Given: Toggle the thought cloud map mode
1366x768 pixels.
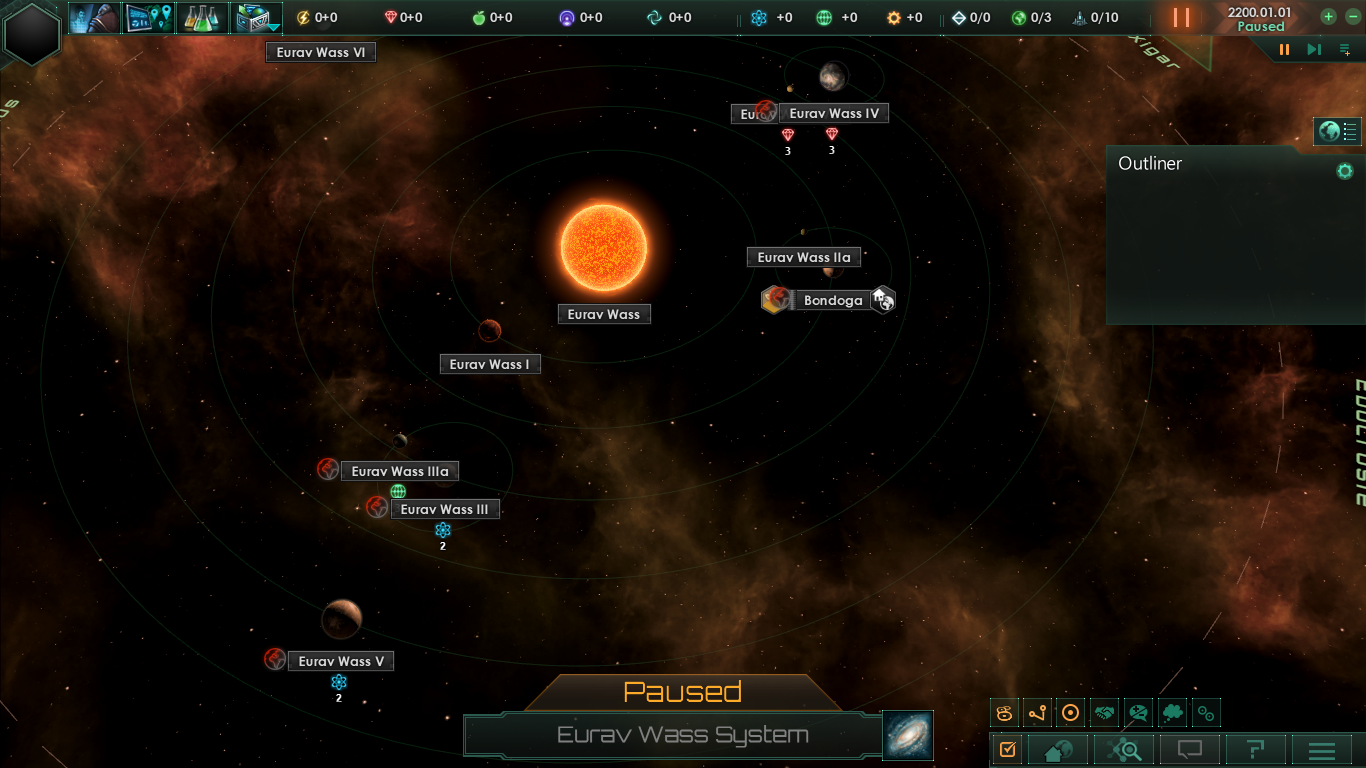Looking at the screenshot, I should click(1173, 713).
